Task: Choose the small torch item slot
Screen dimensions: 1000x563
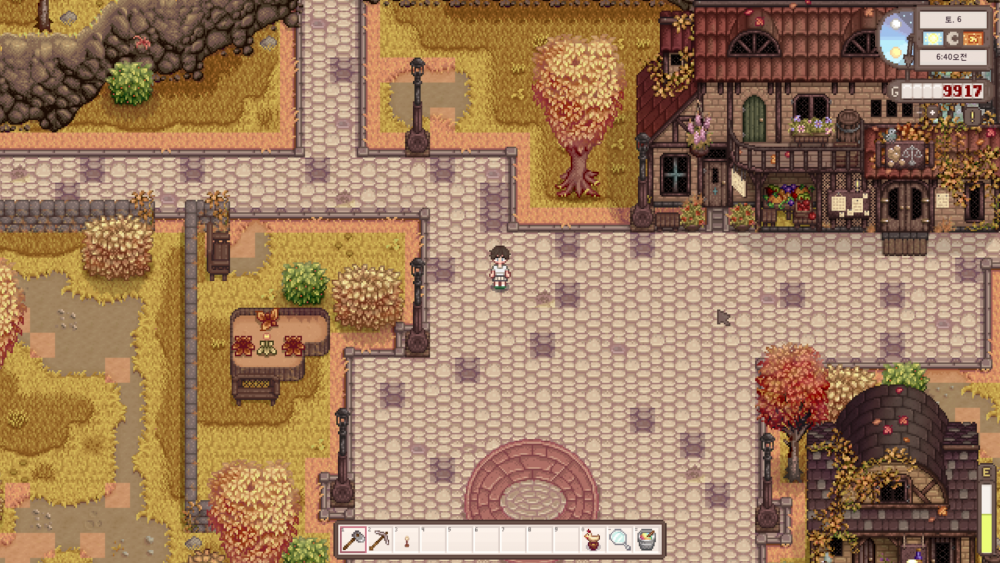Action: click(x=407, y=541)
